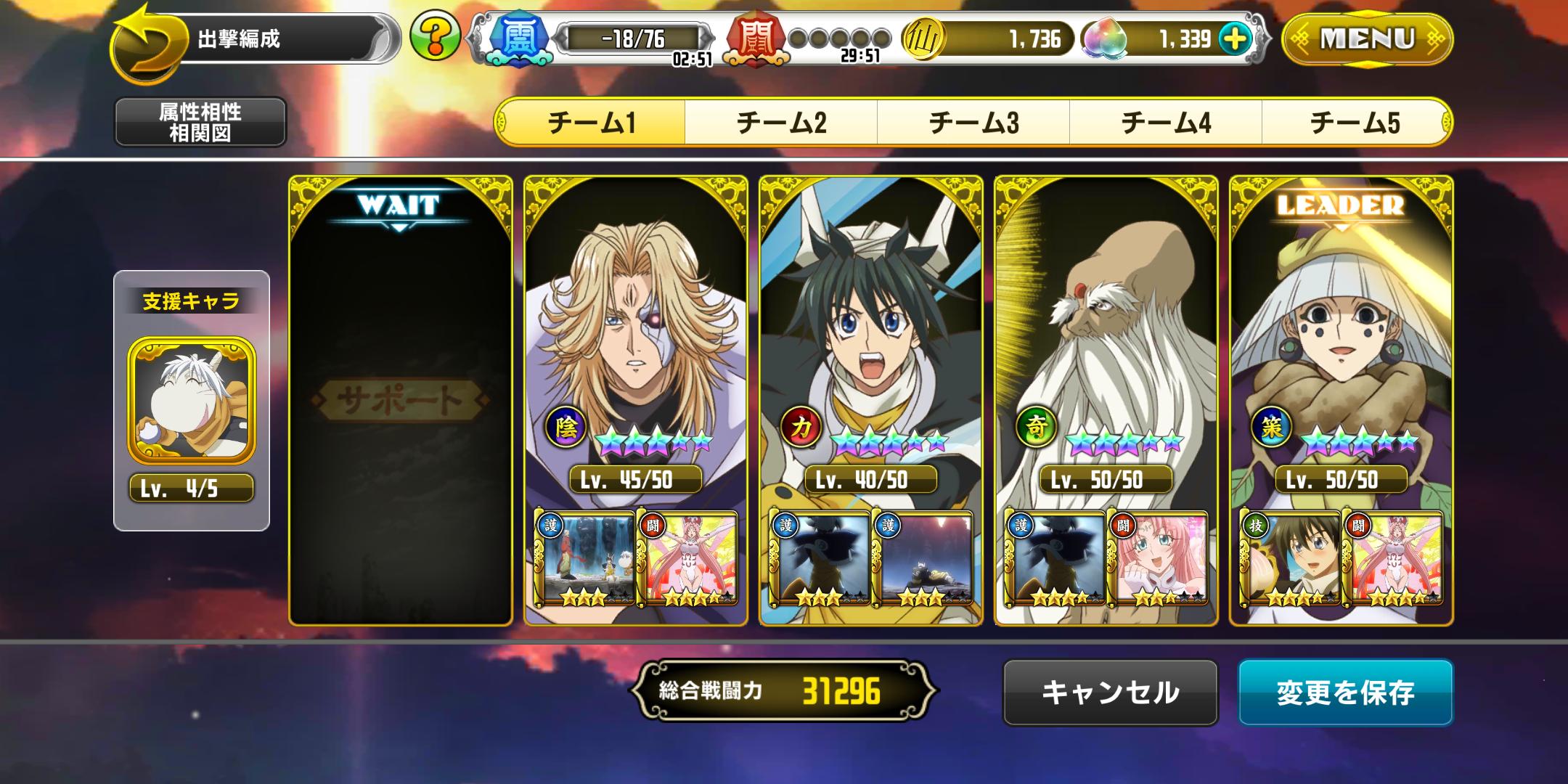Select the leader's brown-haired boy 技 equipment card
This screenshot has height=784, width=1568.
[1290, 558]
